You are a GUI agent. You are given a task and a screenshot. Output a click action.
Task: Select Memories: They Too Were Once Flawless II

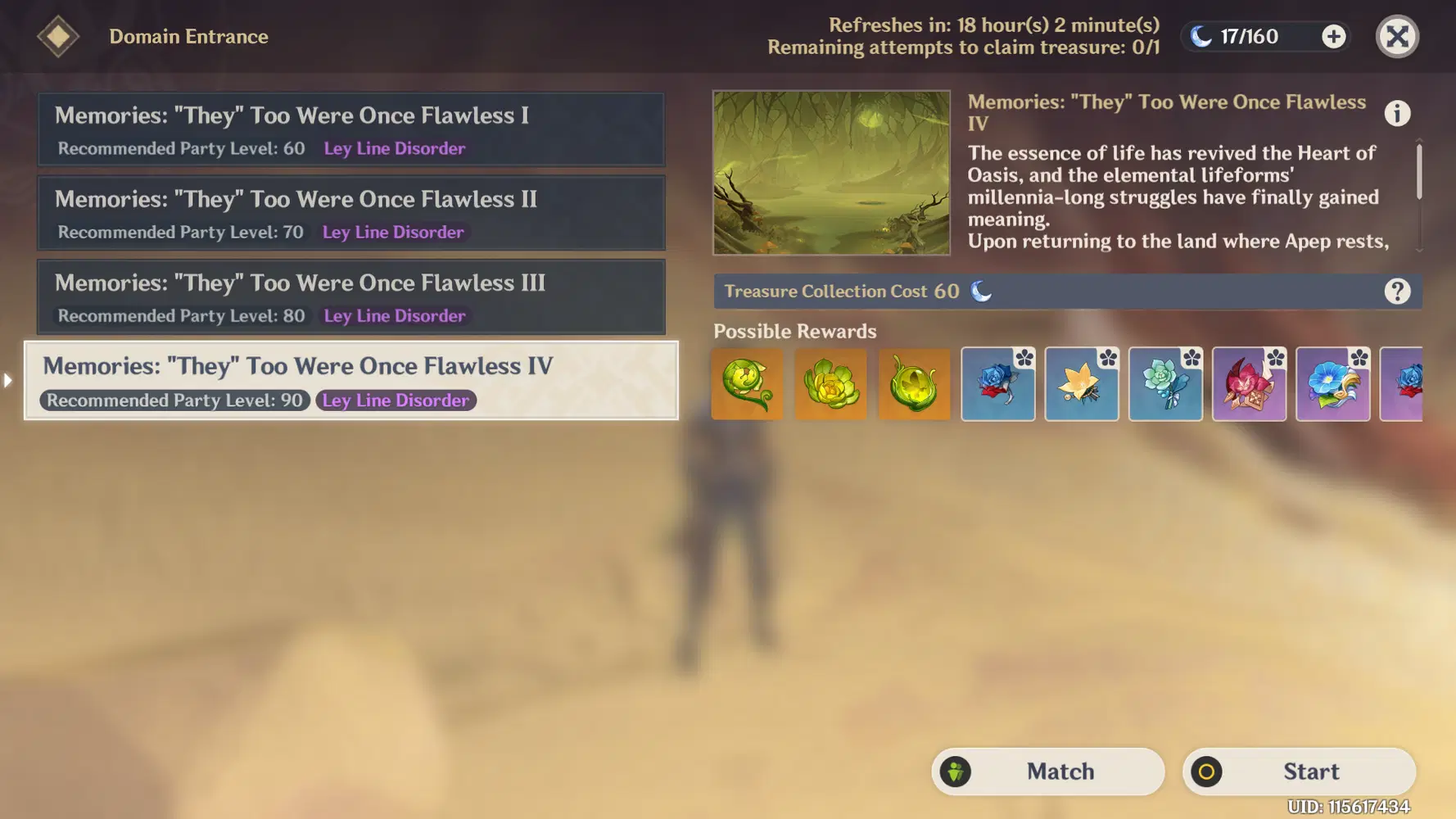point(350,213)
